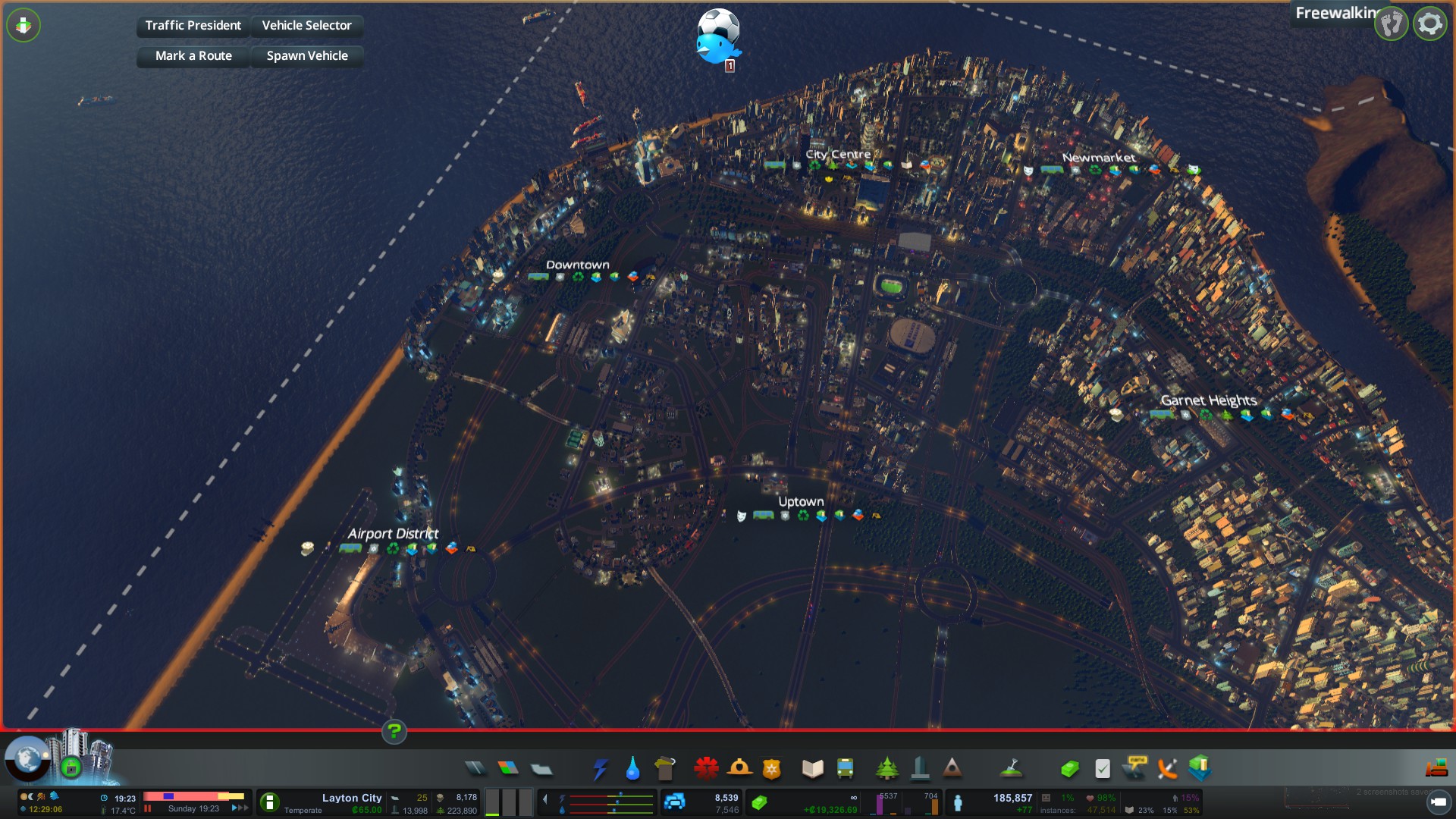This screenshot has height=819, width=1456.
Task: Click the Vehicle Selector button
Action: 306,26
